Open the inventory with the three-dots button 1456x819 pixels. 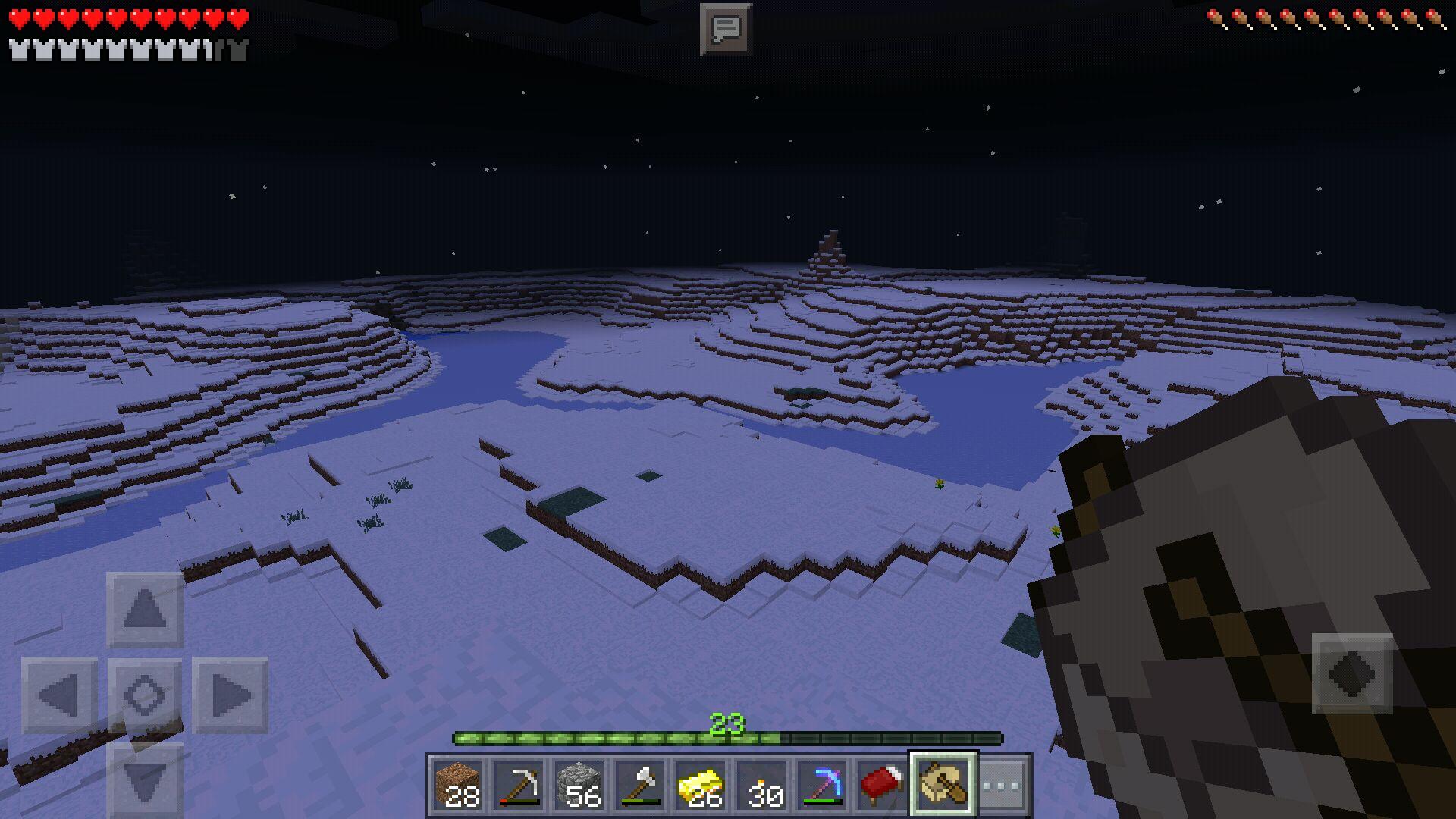pyautogui.click(x=1001, y=785)
